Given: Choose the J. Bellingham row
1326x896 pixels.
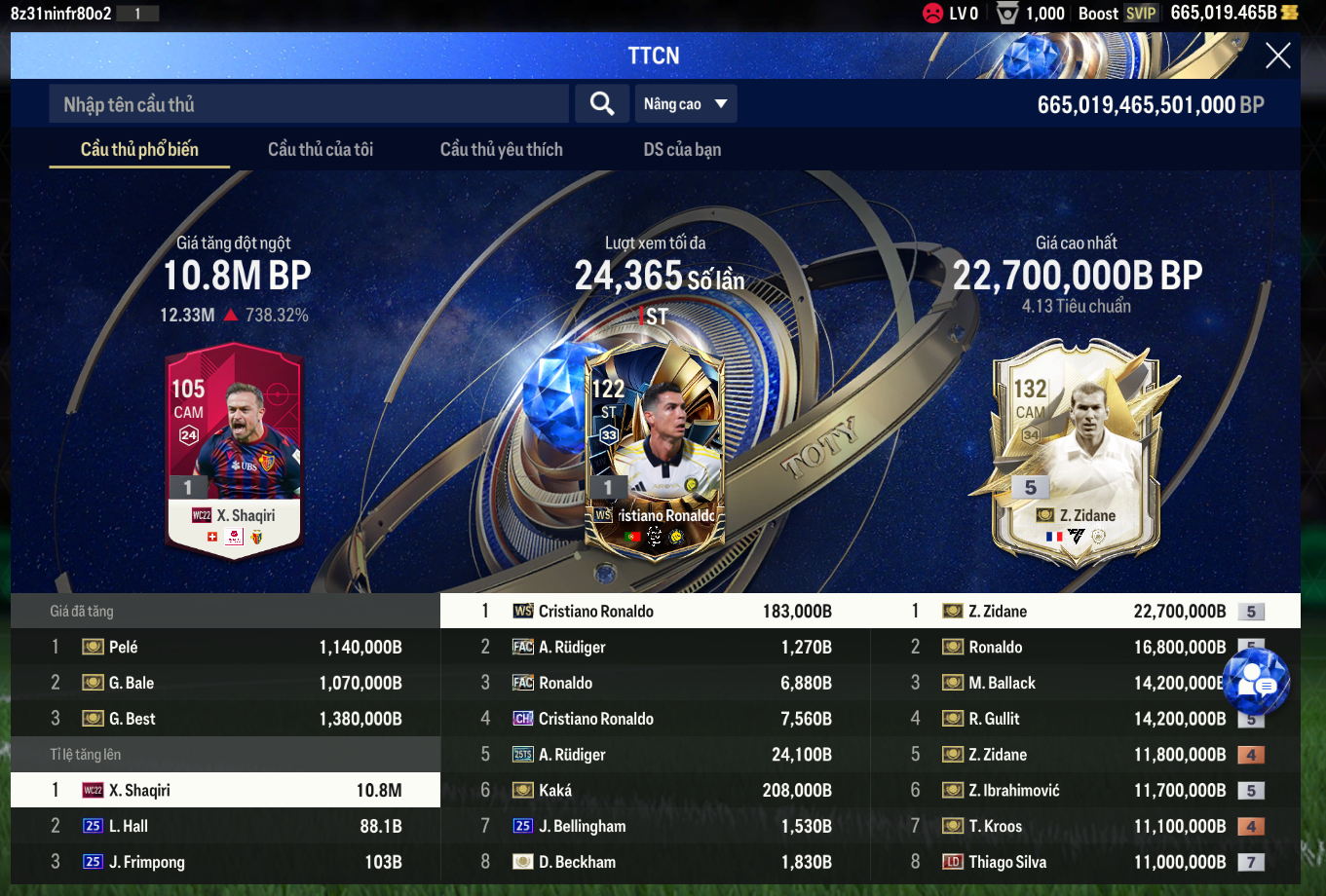Looking at the screenshot, I should click(656, 826).
